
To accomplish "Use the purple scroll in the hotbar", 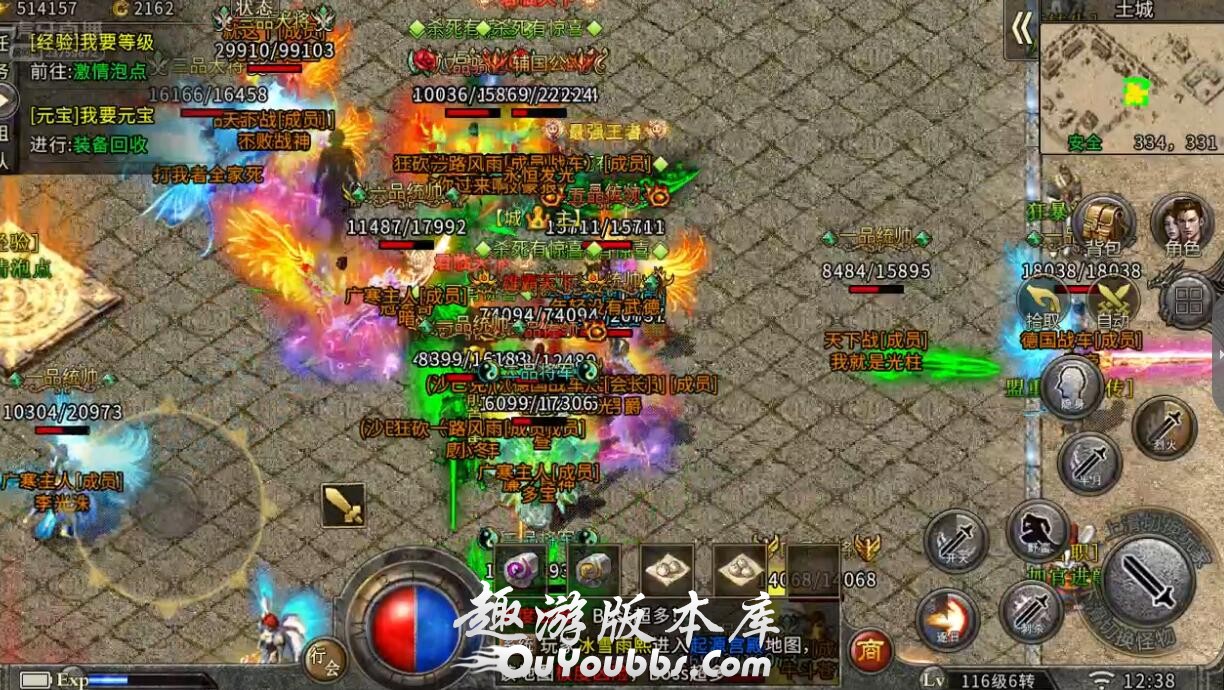I will coord(521,570).
